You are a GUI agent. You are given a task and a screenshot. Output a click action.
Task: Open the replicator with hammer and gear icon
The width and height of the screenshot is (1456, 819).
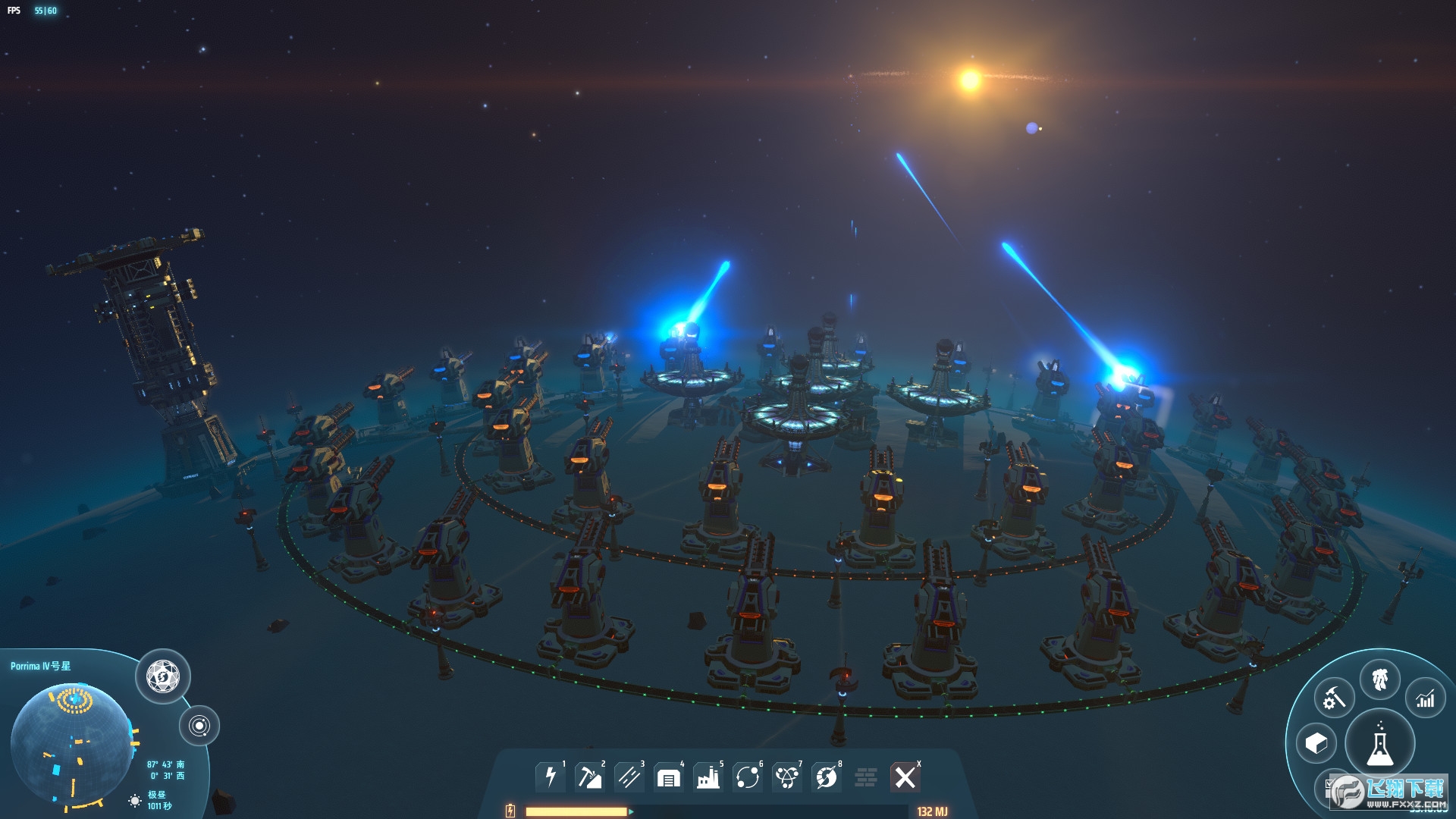tap(1334, 698)
